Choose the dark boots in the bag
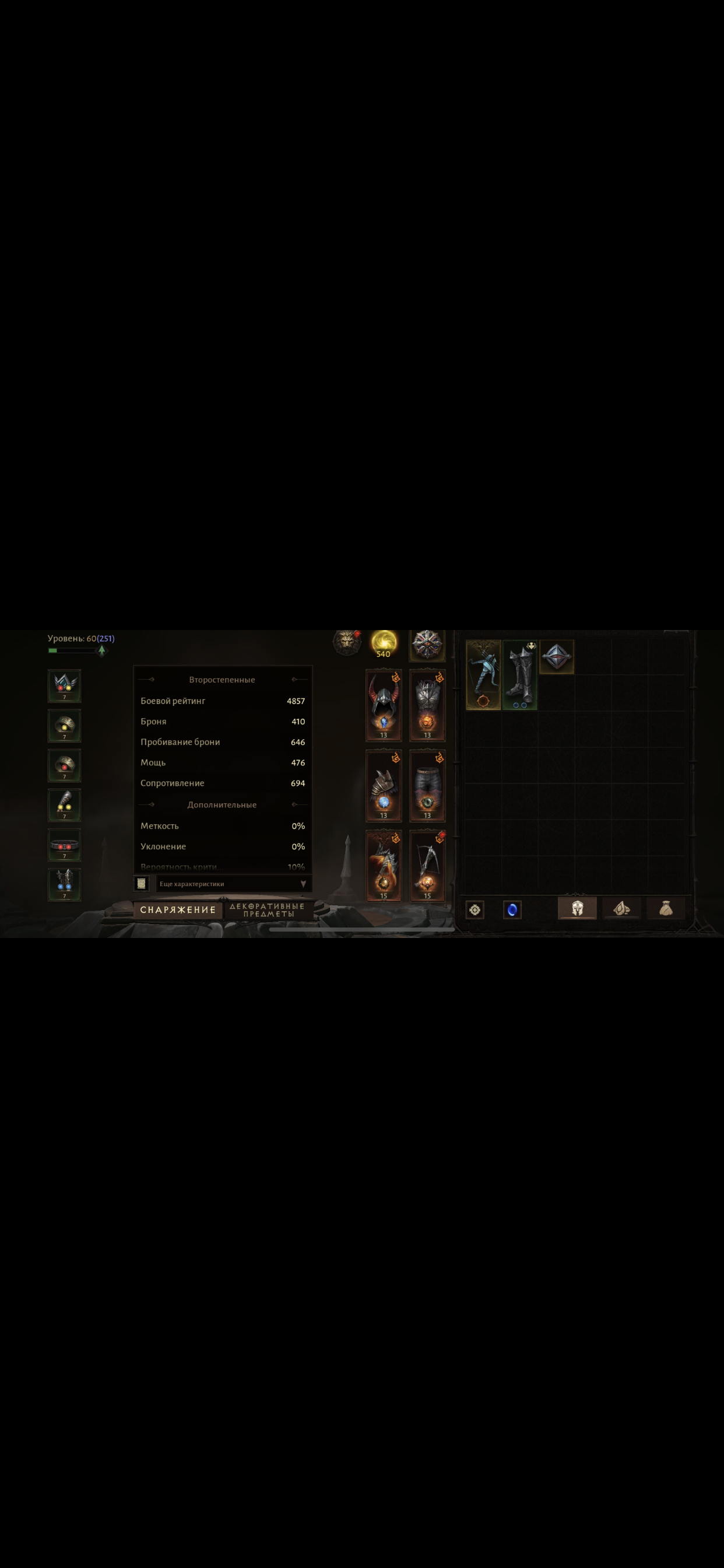Viewport: 724px width, 1568px height. 519,674
